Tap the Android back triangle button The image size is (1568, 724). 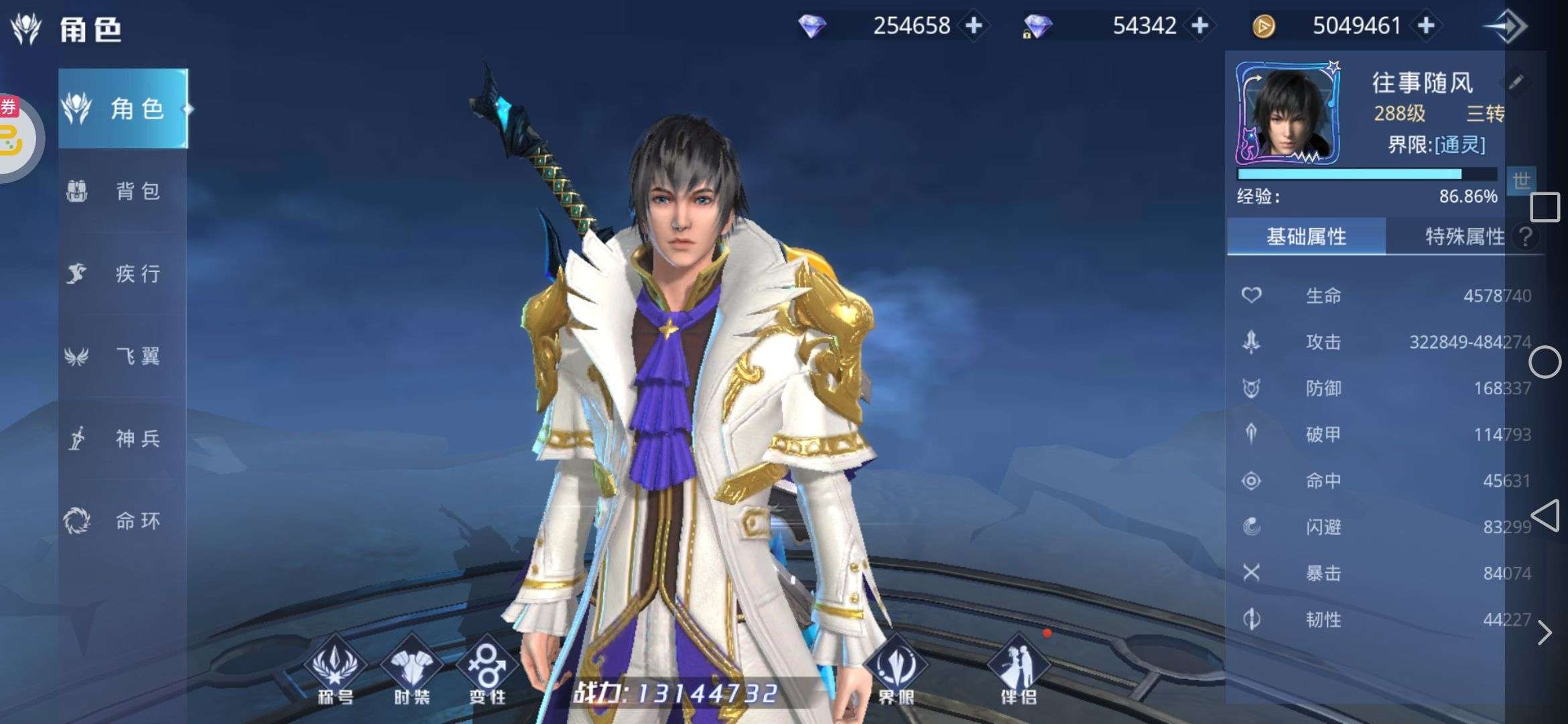pyautogui.click(x=1545, y=516)
